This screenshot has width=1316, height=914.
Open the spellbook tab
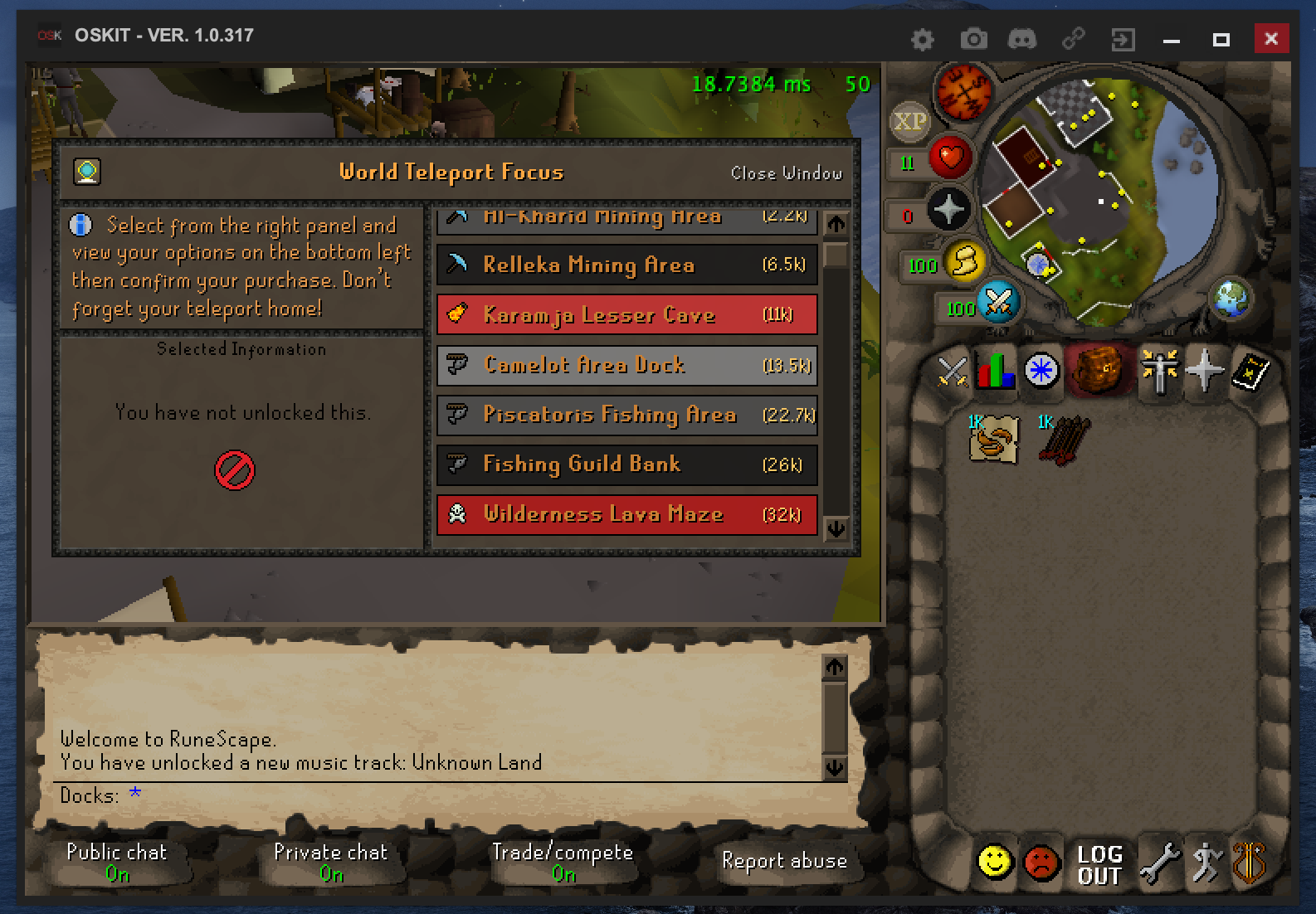pyautogui.click(x=1253, y=372)
